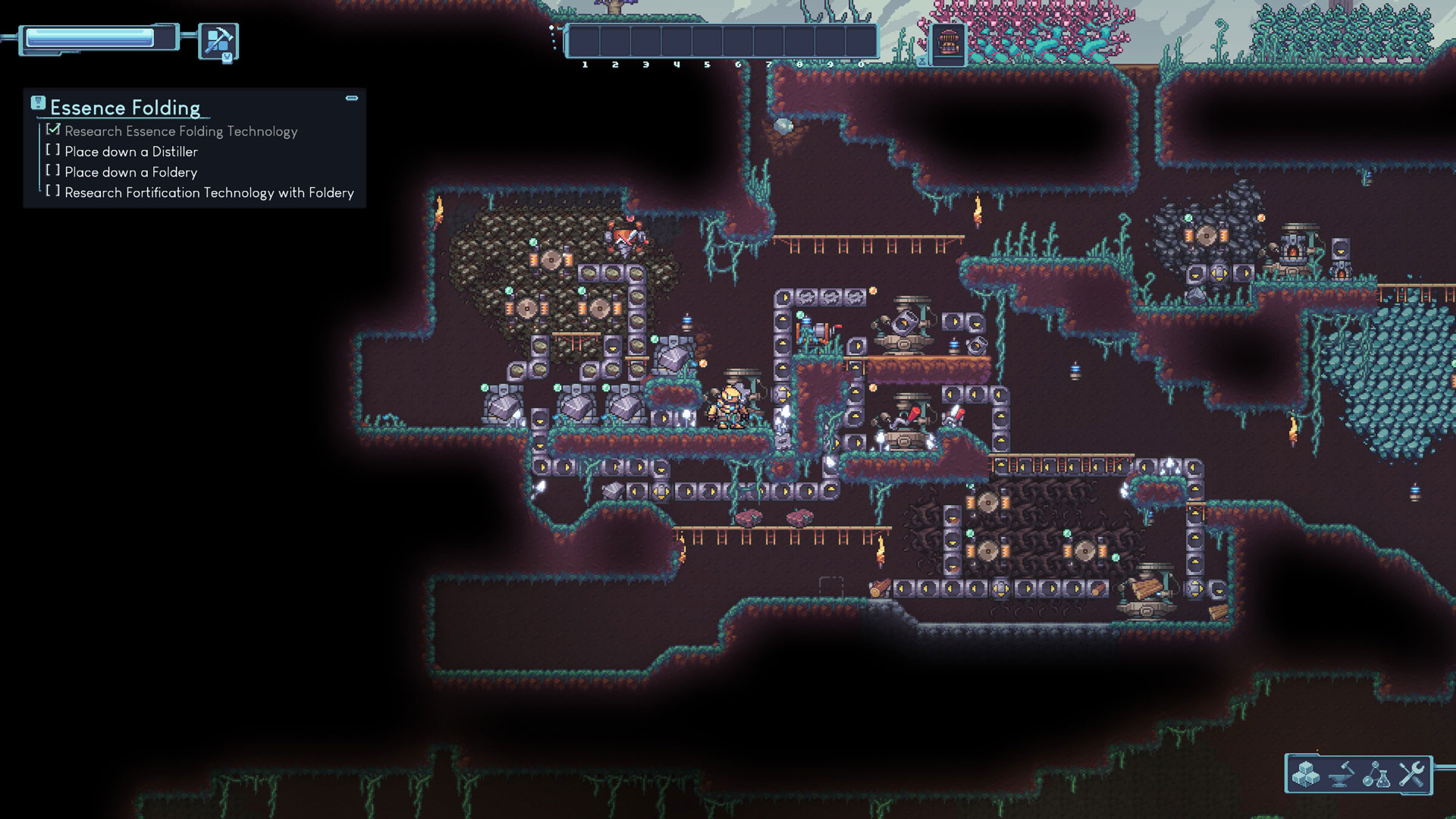Open the flask research menu
Viewport: 1456px width, 819px height.
1376,774
